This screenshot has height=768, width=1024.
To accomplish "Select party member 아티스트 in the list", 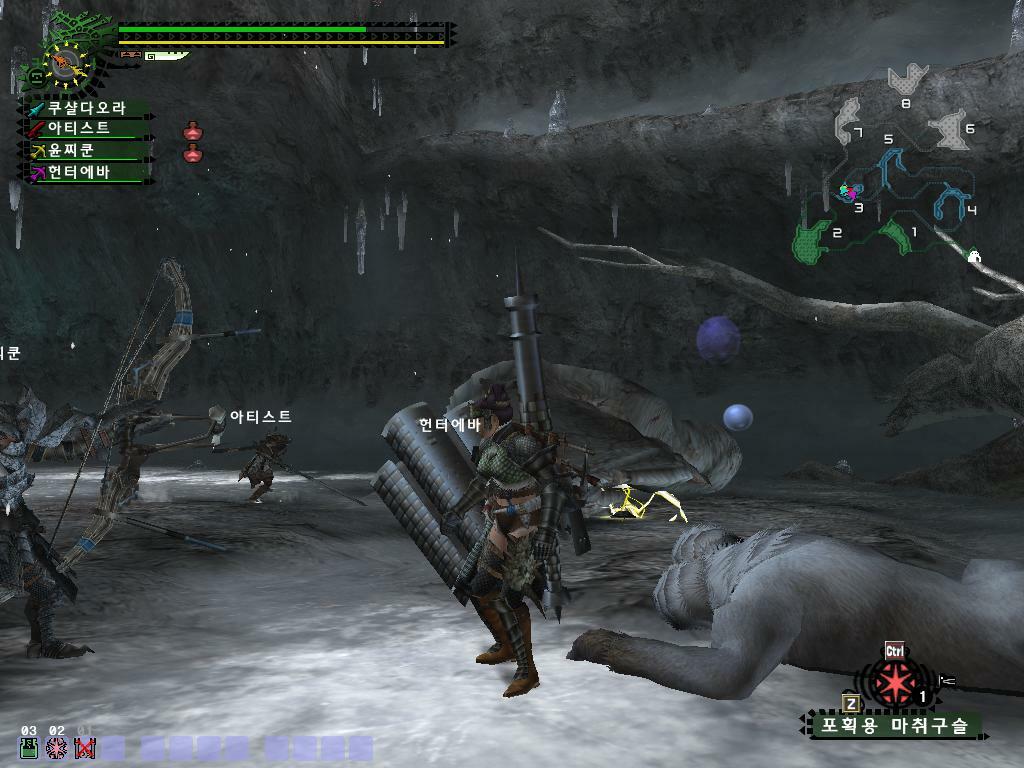I will pos(80,128).
